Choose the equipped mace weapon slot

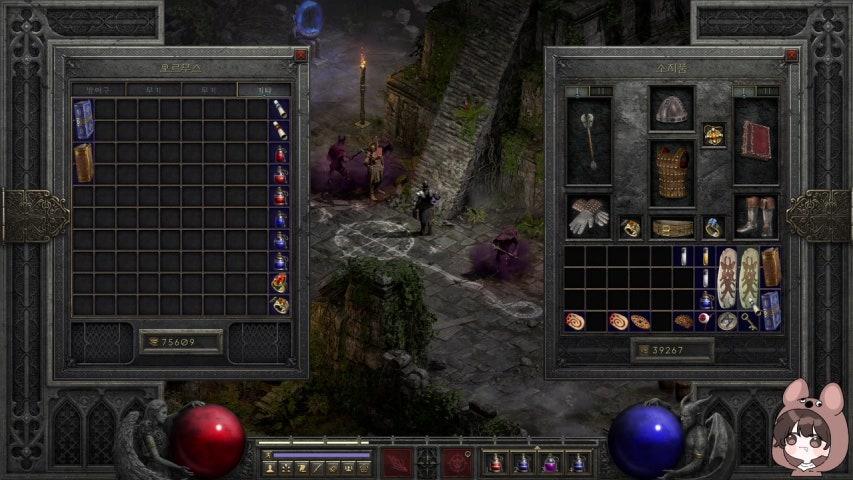point(589,140)
